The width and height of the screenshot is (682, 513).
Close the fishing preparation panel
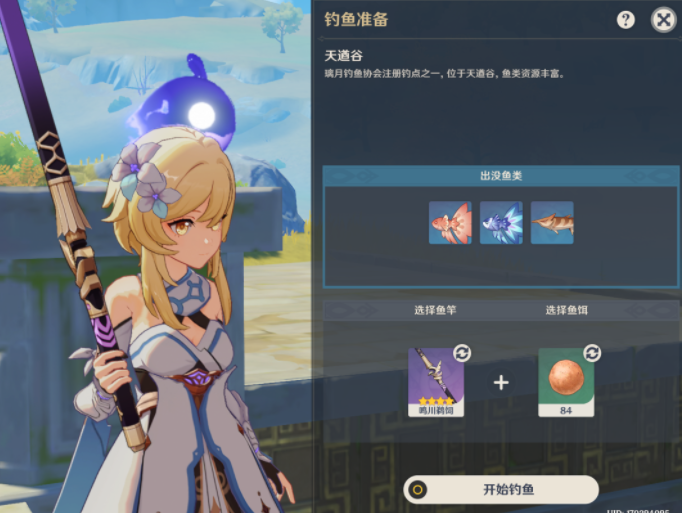coord(663,19)
